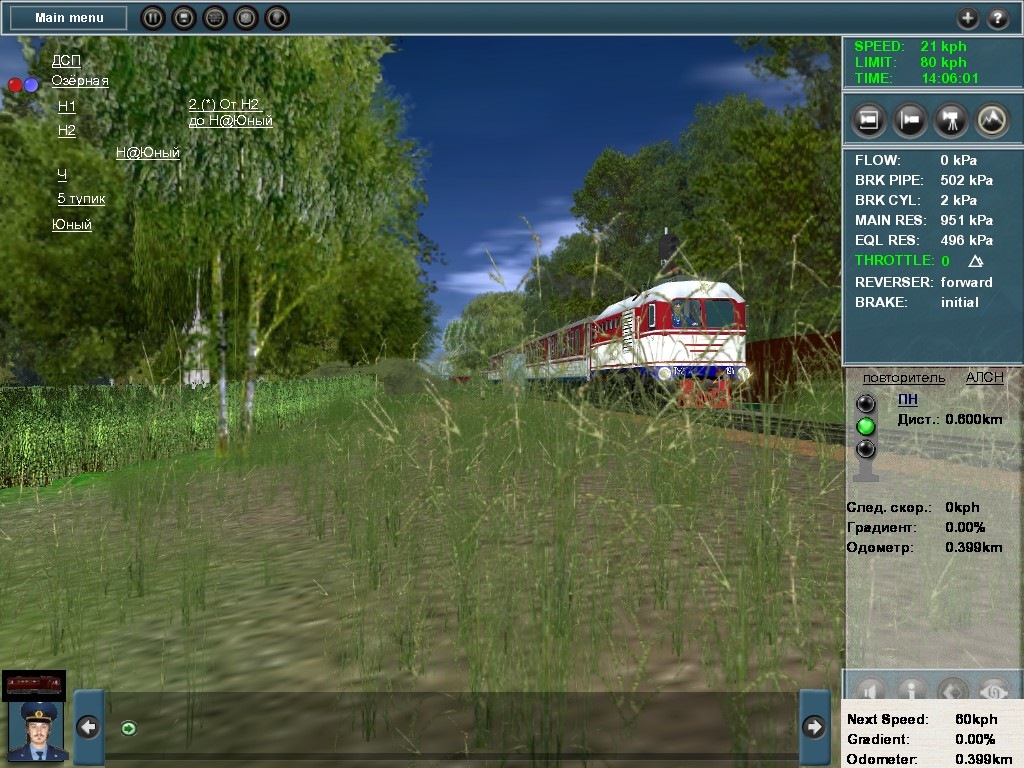Click the Н@Юный signal link

pyautogui.click(x=147, y=153)
